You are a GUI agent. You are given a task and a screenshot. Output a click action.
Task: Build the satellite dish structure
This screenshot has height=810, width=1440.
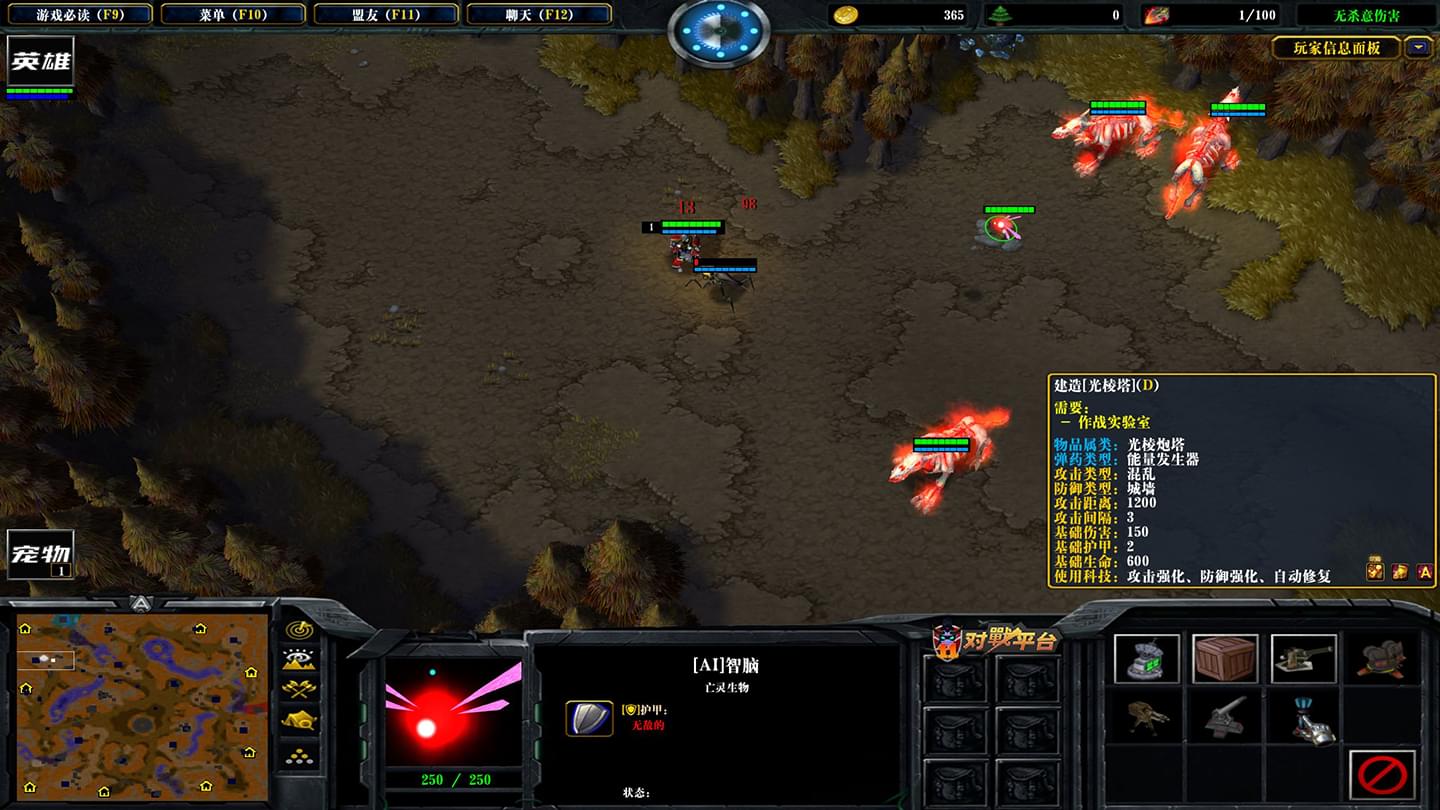(x=1146, y=659)
